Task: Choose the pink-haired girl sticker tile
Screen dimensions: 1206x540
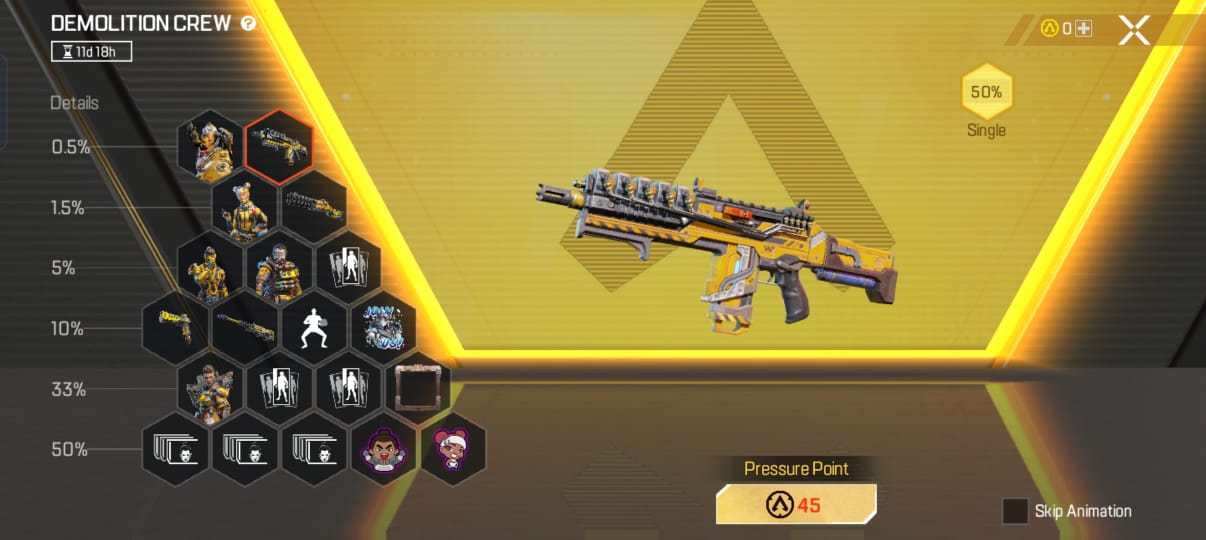Action: (452, 448)
